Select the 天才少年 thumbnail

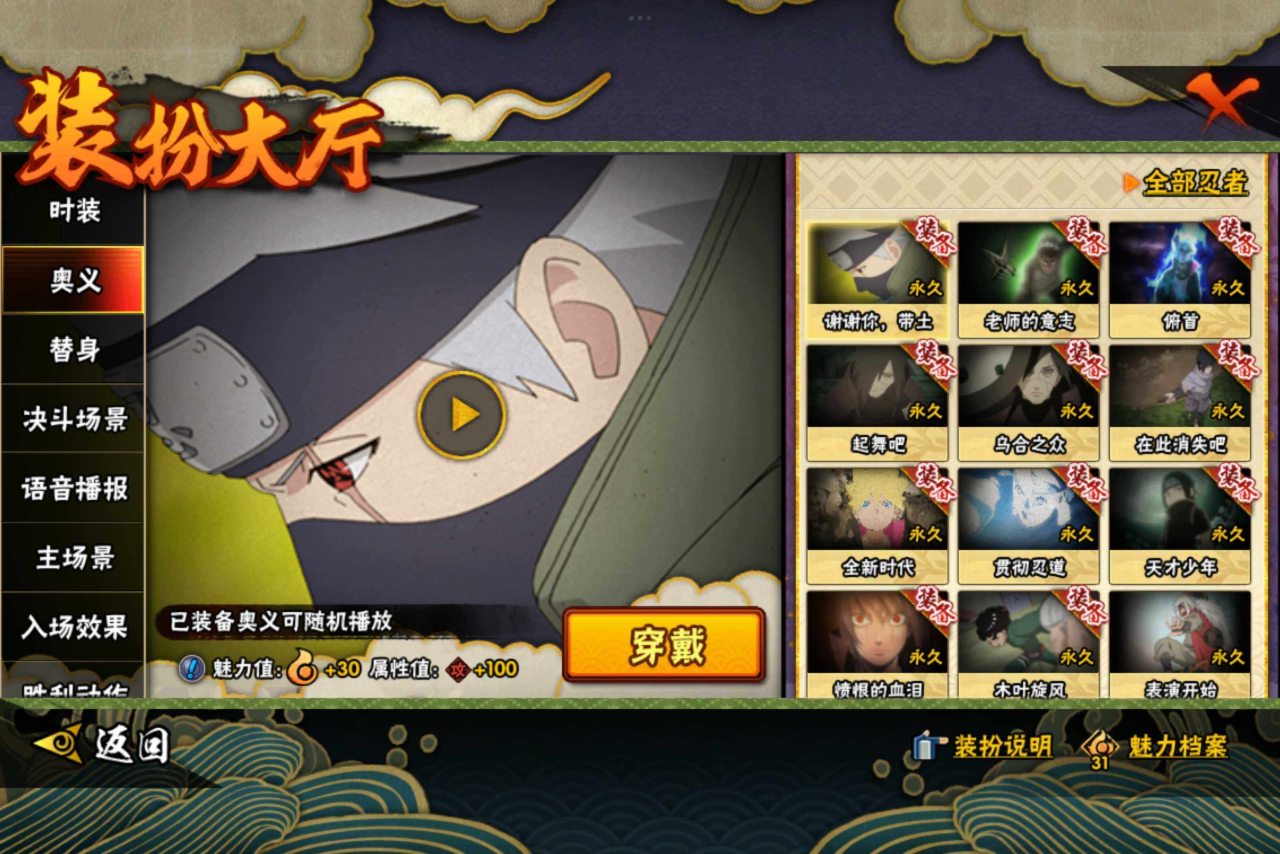[x=1180, y=525]
